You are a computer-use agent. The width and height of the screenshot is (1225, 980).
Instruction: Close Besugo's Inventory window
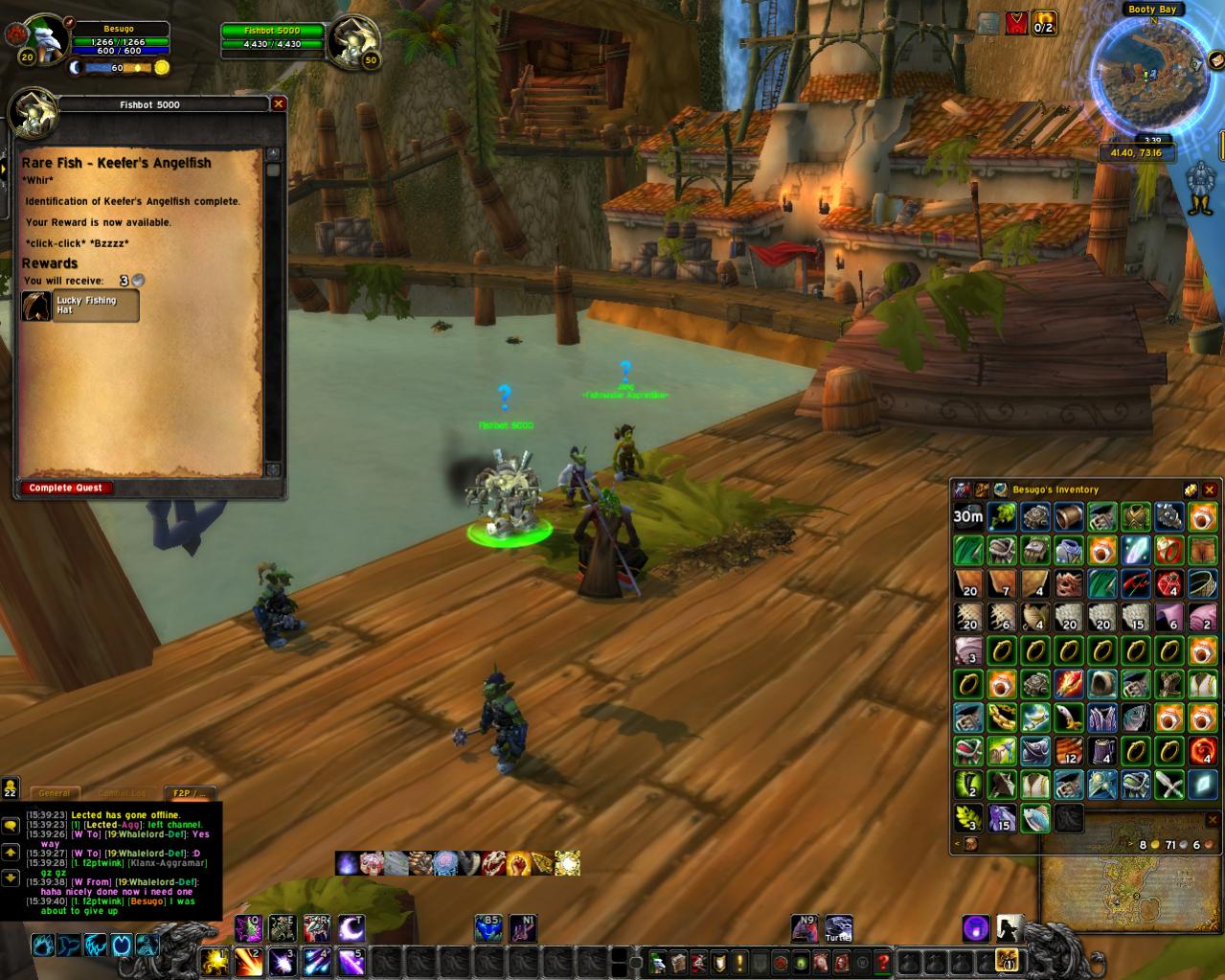(x=1209, y=490)
